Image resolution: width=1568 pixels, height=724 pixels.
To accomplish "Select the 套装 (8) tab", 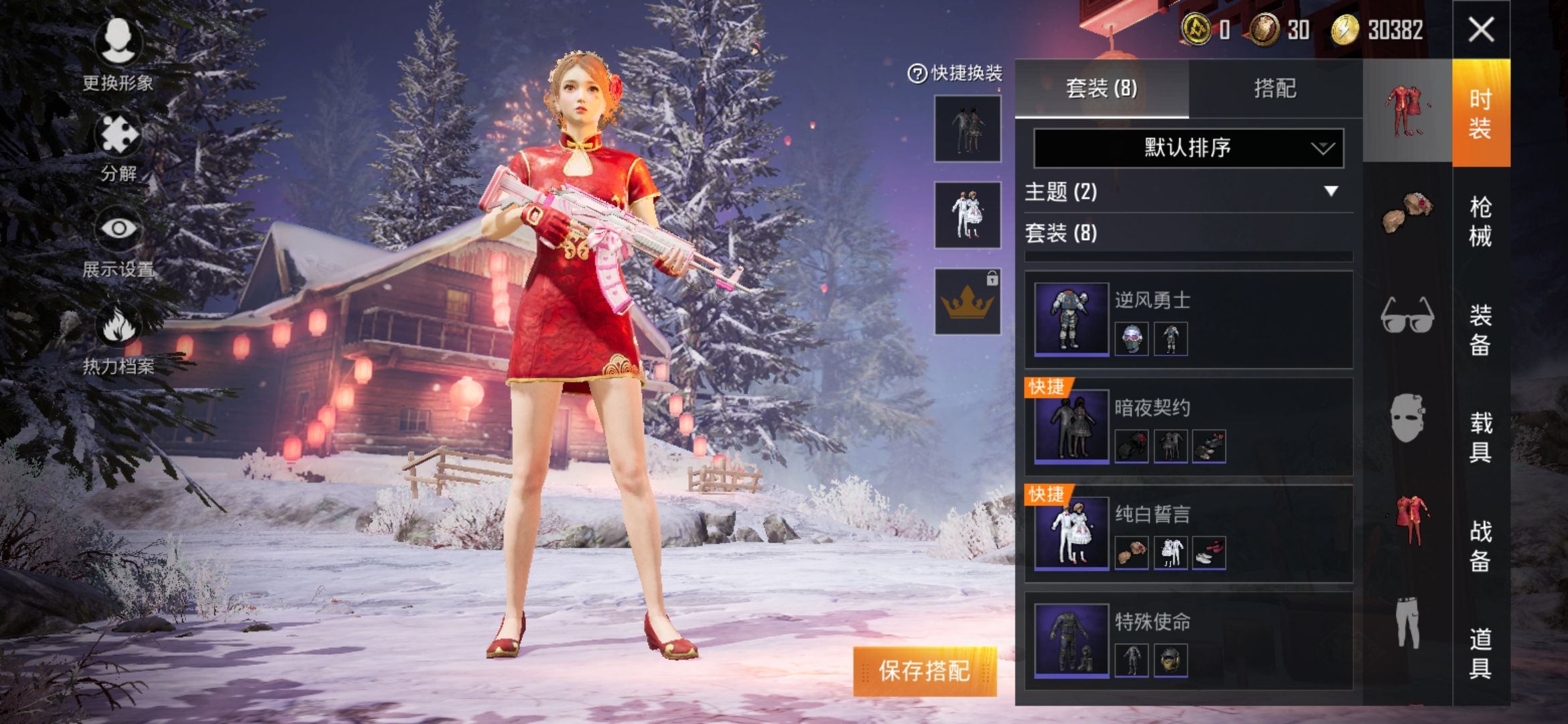I will point(1102,88).
